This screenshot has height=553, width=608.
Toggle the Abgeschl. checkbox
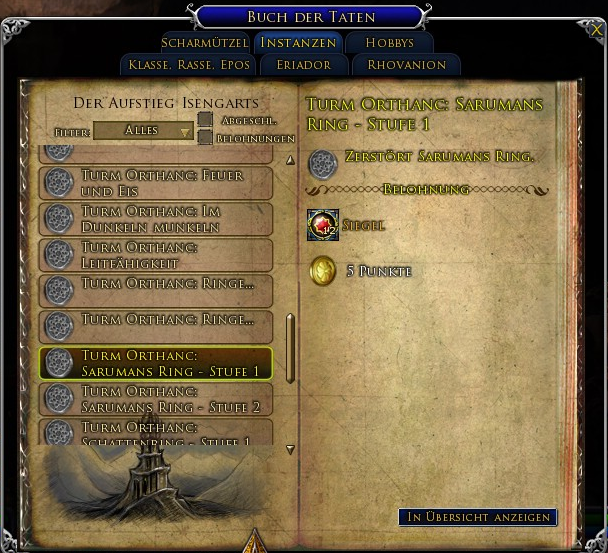coord(205,121)
